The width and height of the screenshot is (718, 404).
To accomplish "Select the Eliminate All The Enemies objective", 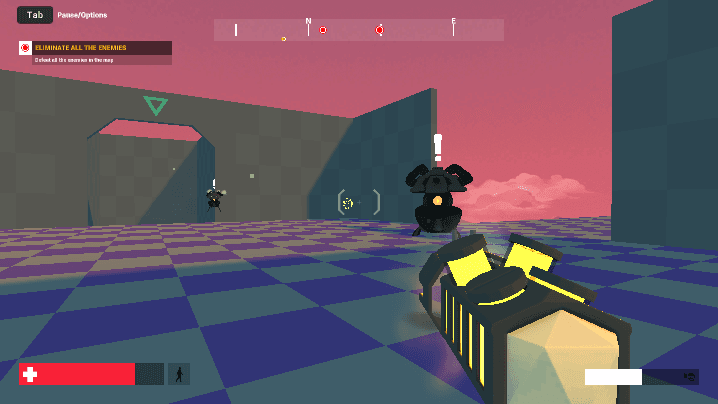I will point(95,48).
